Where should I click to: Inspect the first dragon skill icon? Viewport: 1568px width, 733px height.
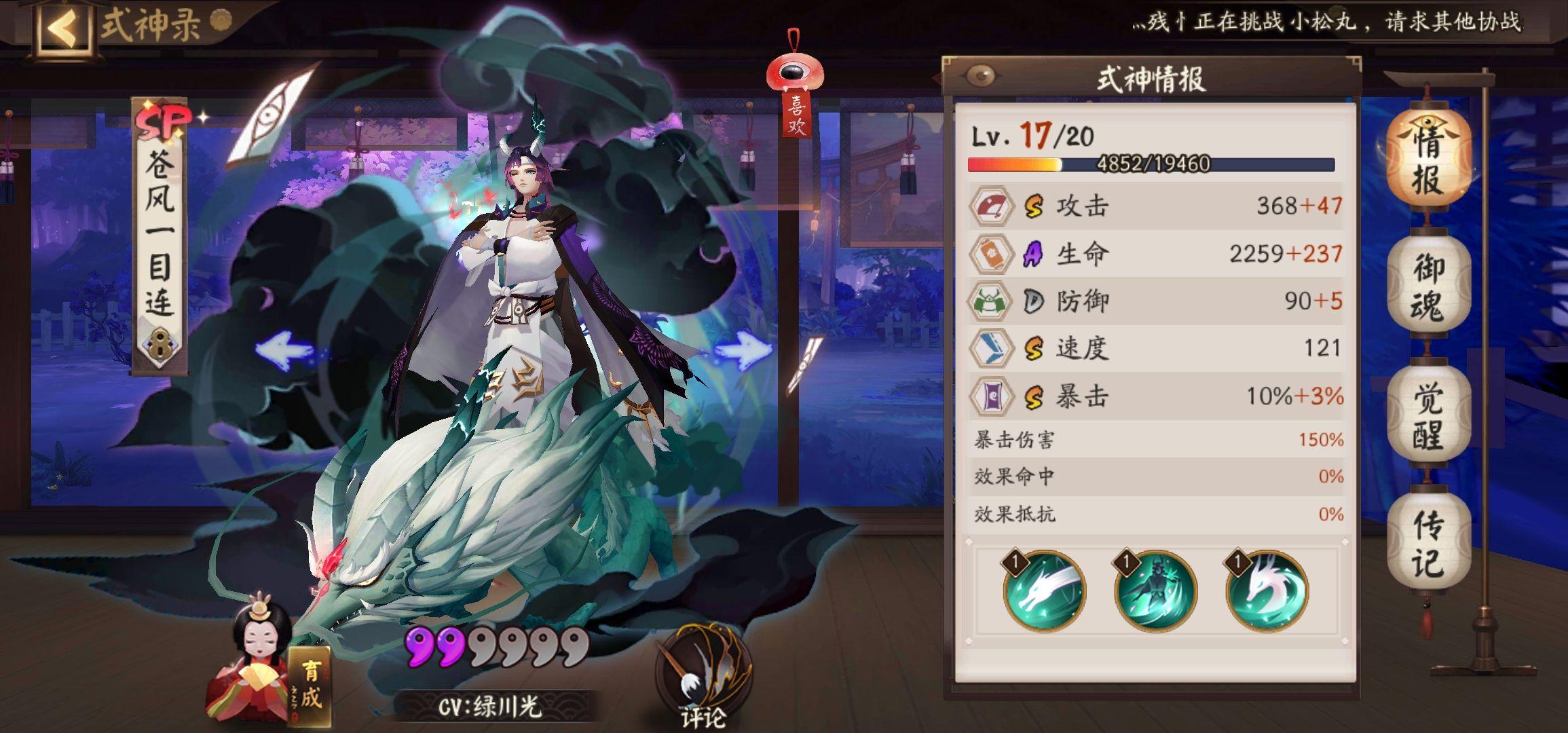1044,590
